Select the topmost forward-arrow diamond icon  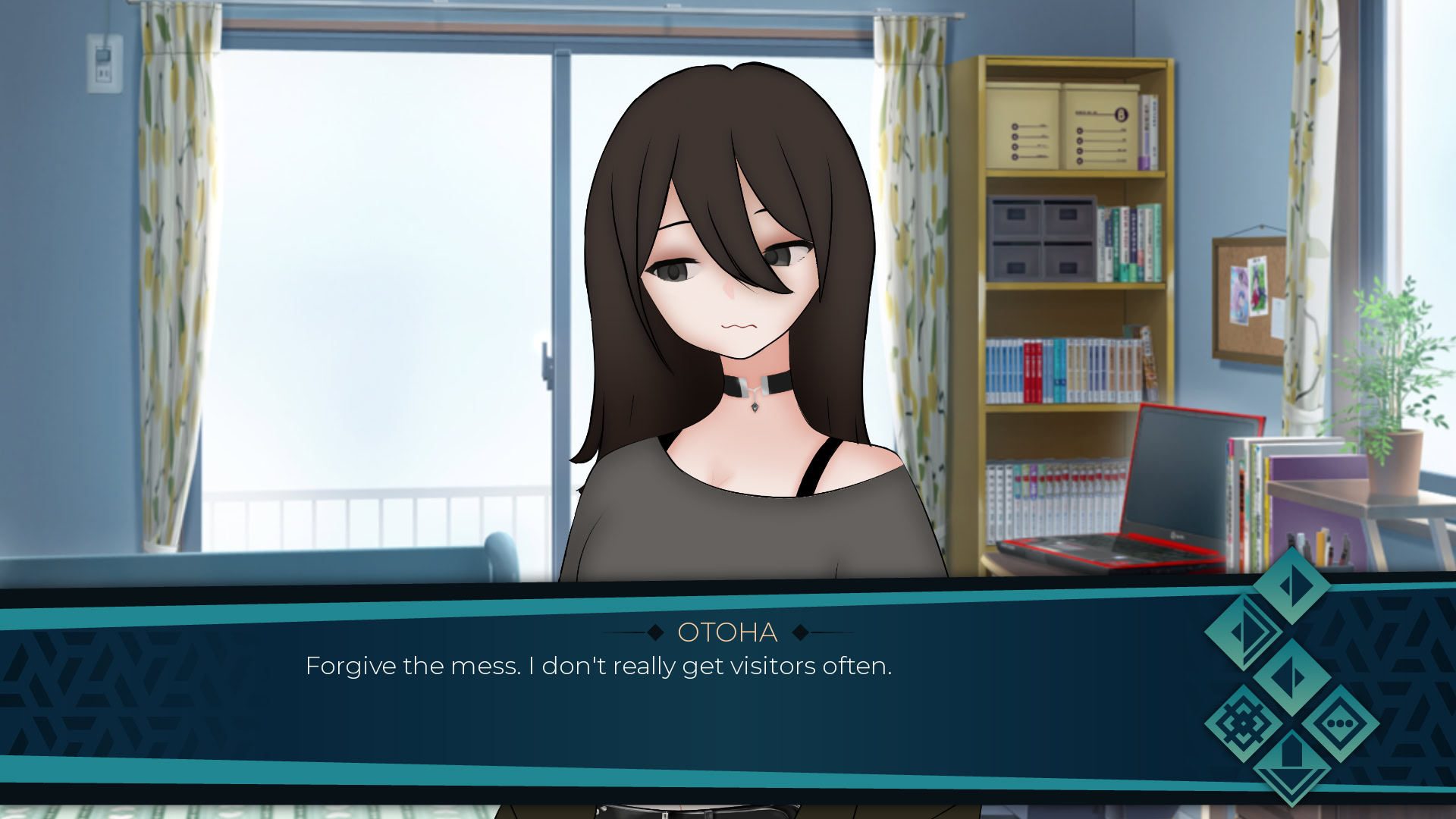click(1291, 588)
